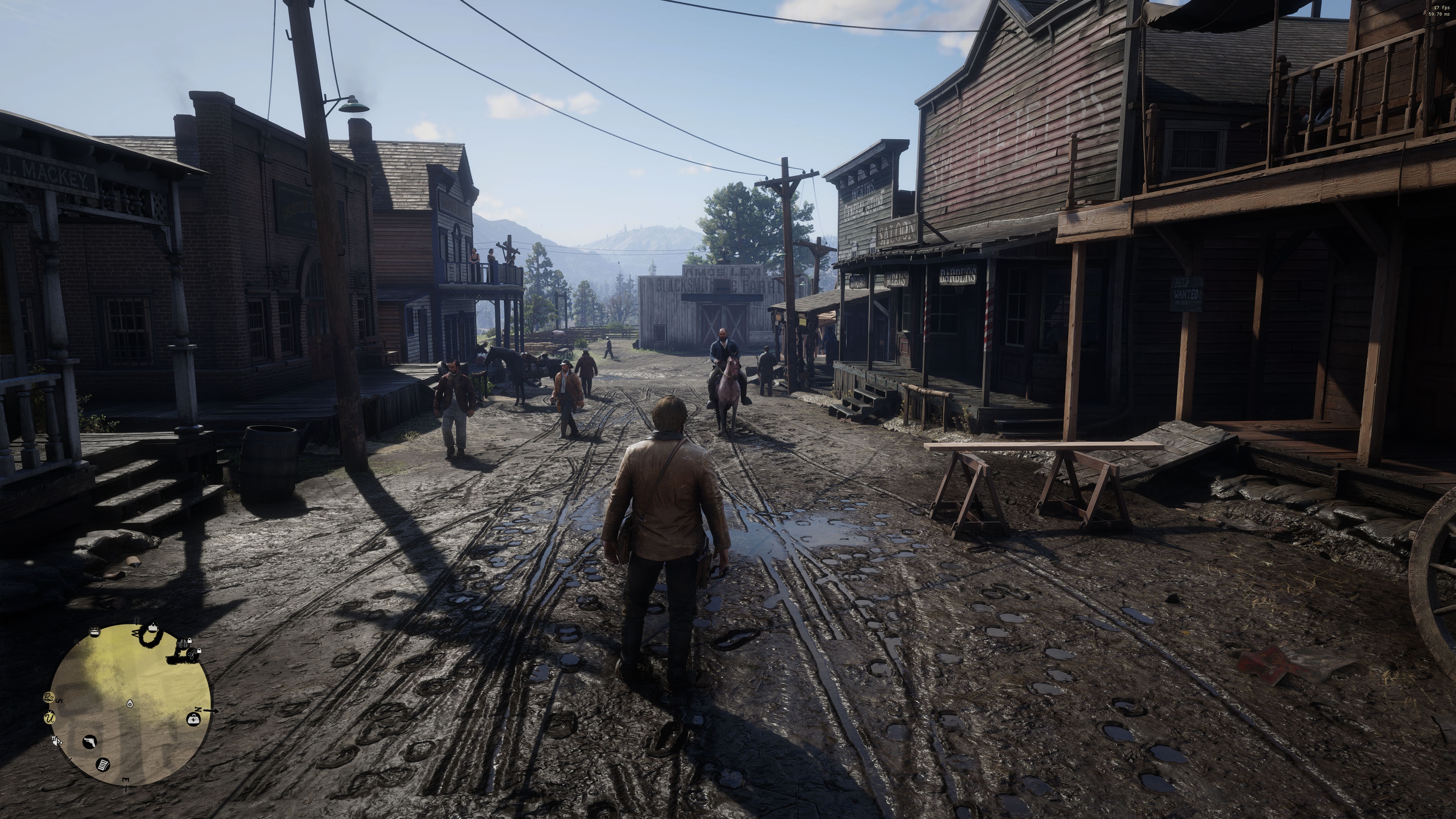Select the yellow "Rs" mission marker
The width and height of the screenshot is (1456, 819).
(x=49, y=698)
